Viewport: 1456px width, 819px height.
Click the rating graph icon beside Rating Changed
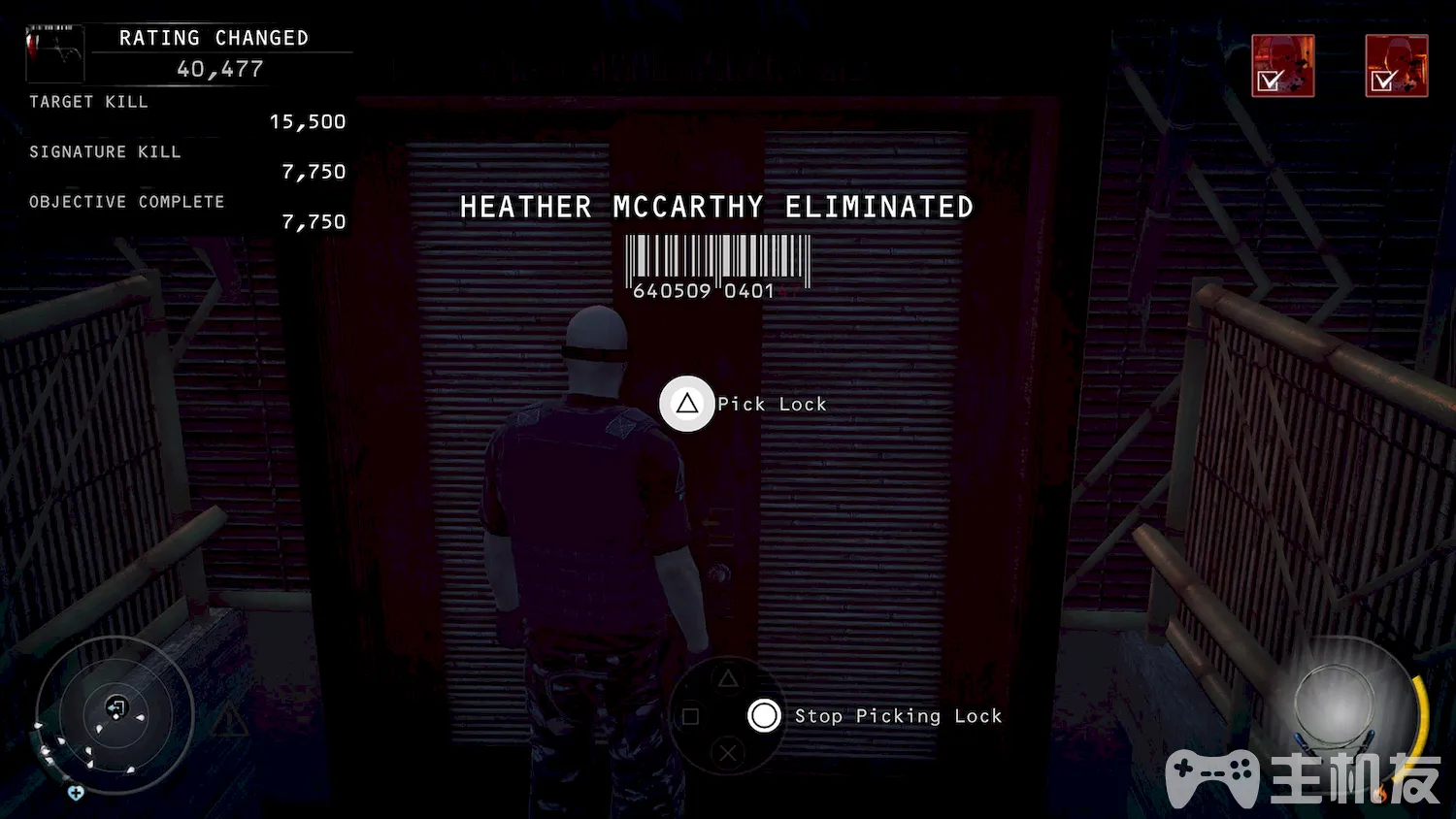(x=55, y=50)
